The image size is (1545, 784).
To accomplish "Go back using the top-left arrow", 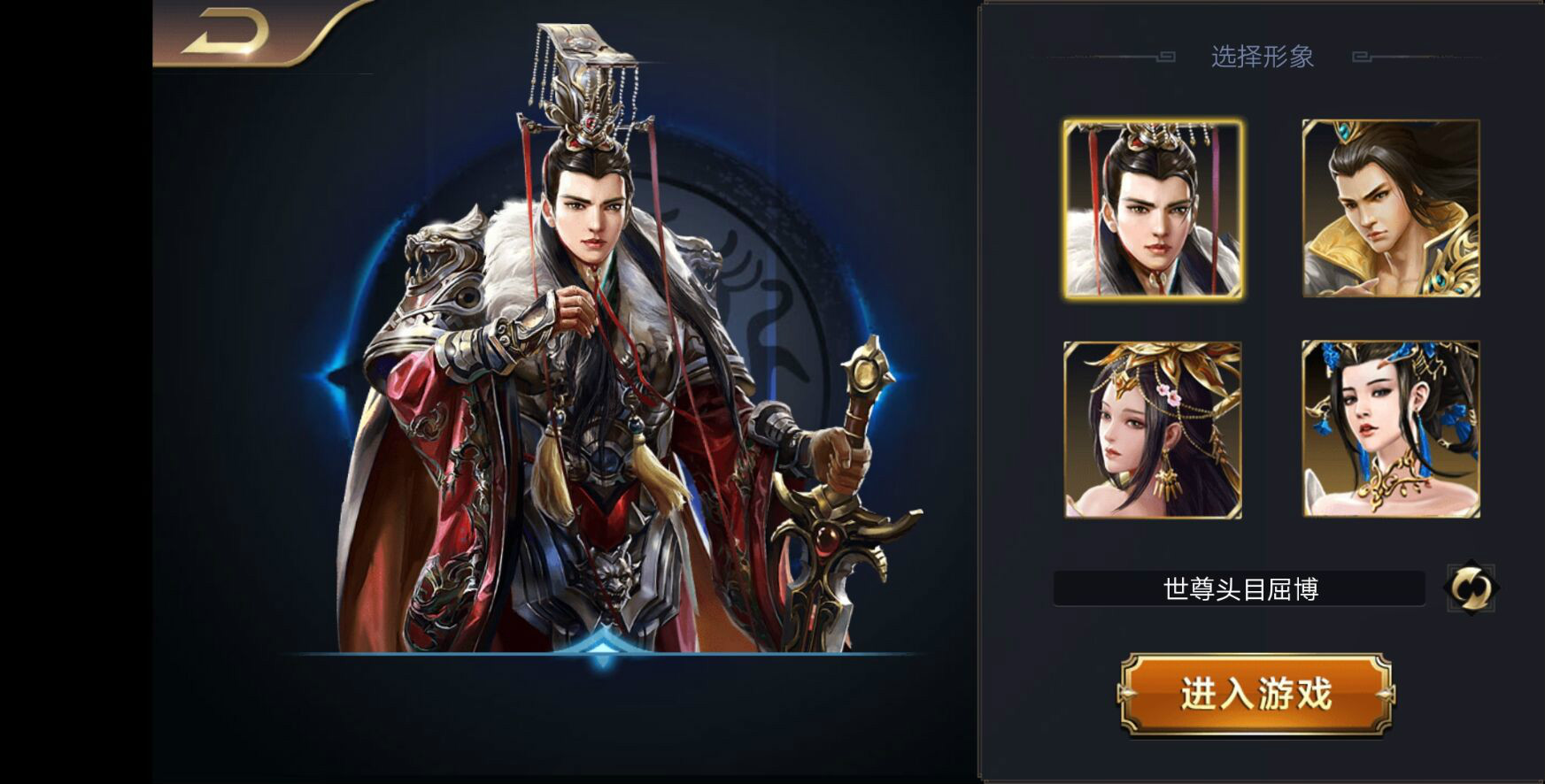I will tap(228, 35).
